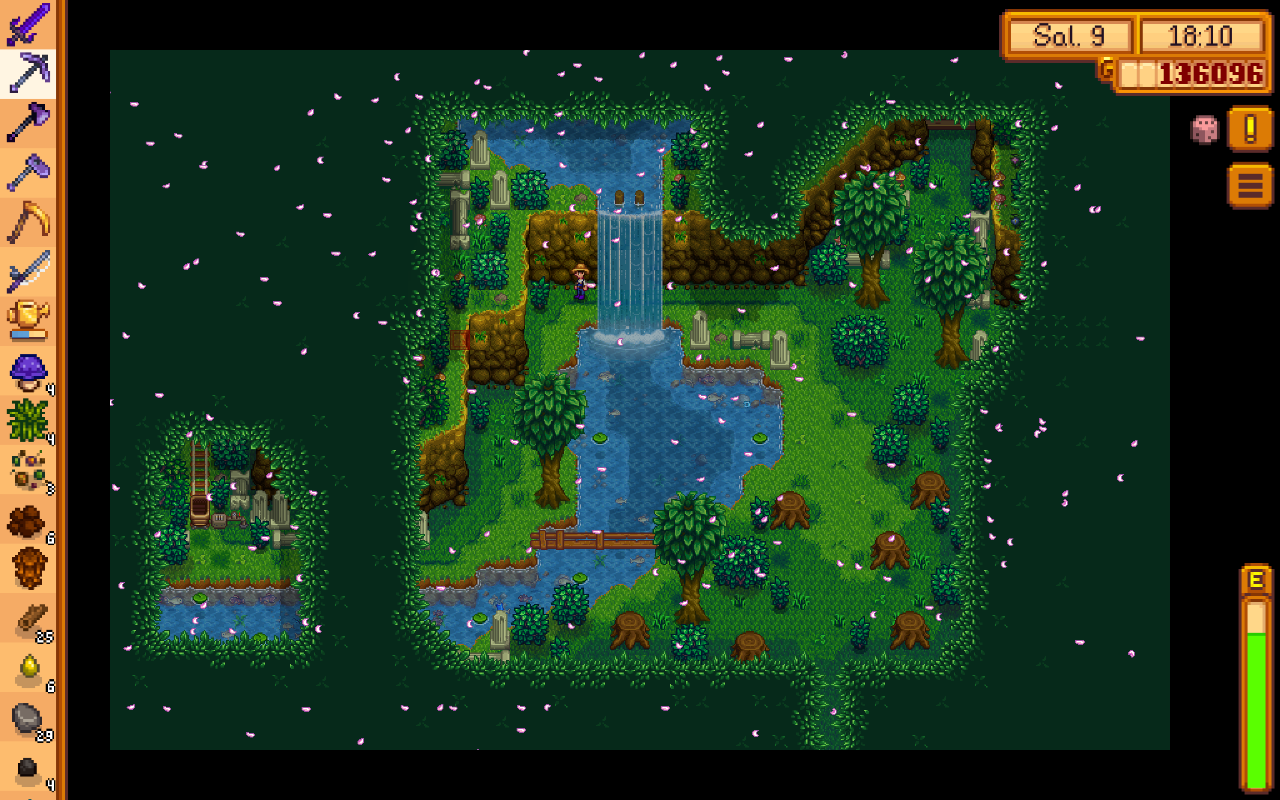Pick the golden scythe slot
This screenshot has width=1280, height=800.
28,222
